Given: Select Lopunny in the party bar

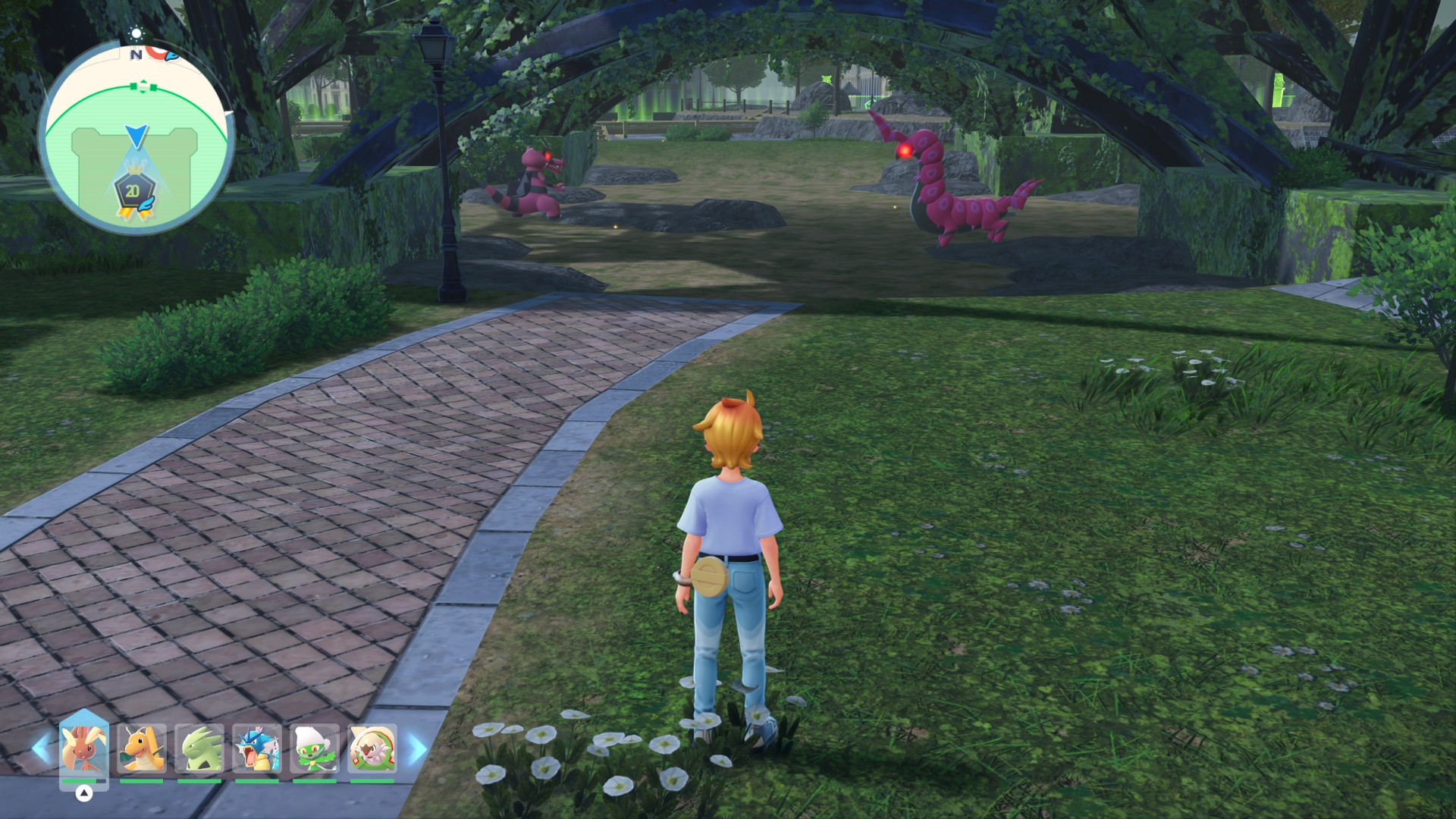Looking at the screenshot, I should (83, 749).
